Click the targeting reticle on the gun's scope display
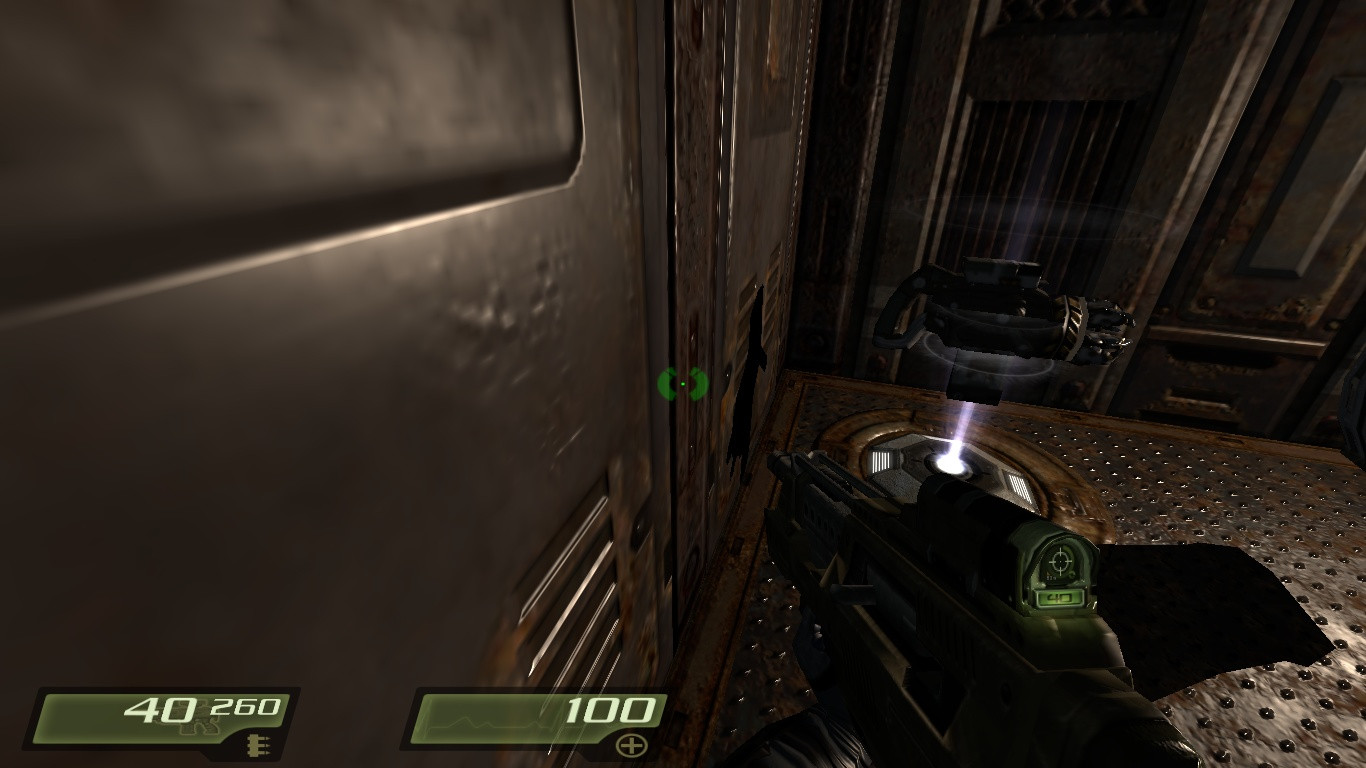This screenshot has height=768, width=1366. pyautogui.click(x=1060, y=560)
